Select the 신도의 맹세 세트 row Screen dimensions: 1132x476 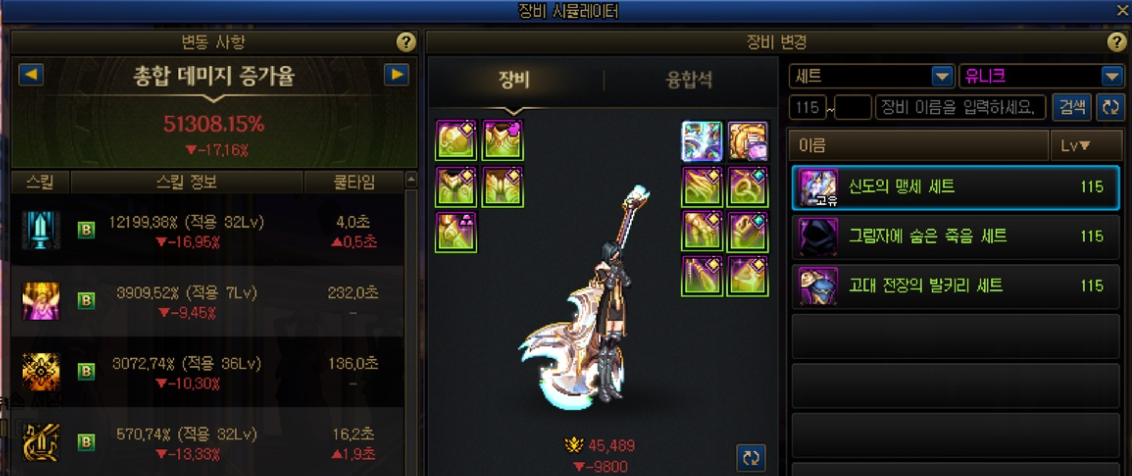(x=954, y=187)
